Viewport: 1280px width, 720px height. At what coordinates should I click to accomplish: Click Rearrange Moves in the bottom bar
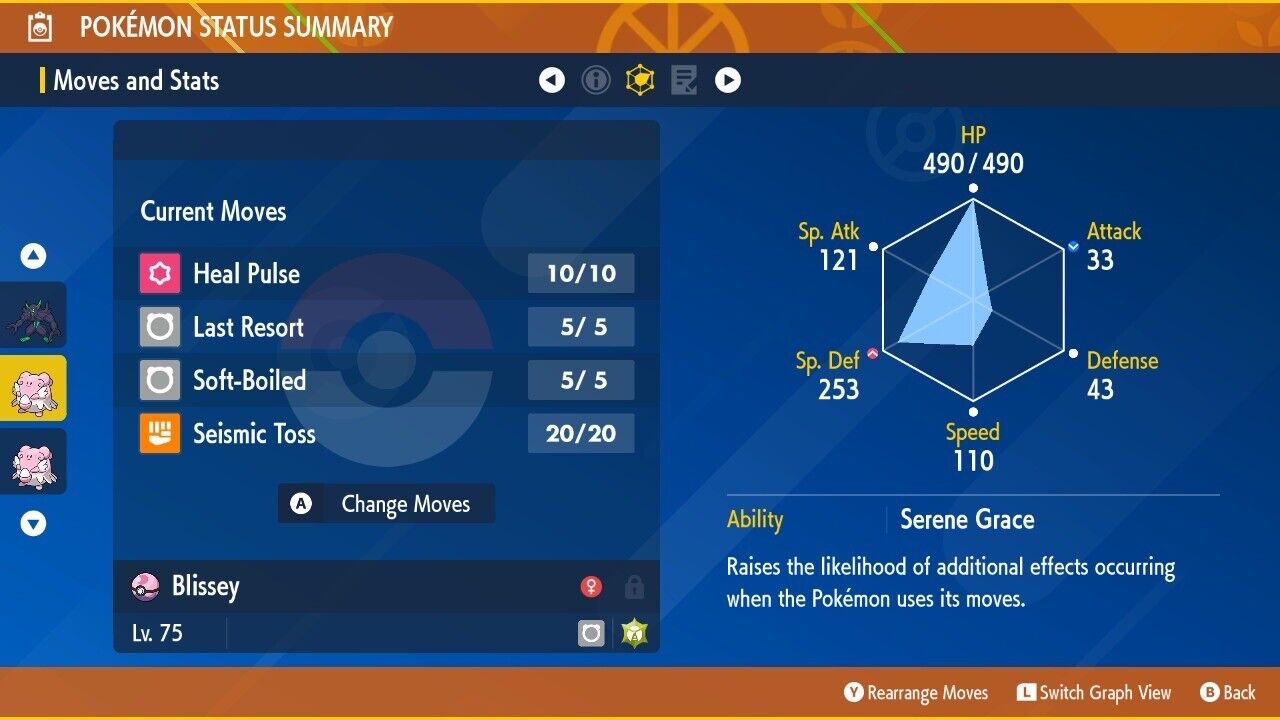pyautogui.click(x=916, y=693)
